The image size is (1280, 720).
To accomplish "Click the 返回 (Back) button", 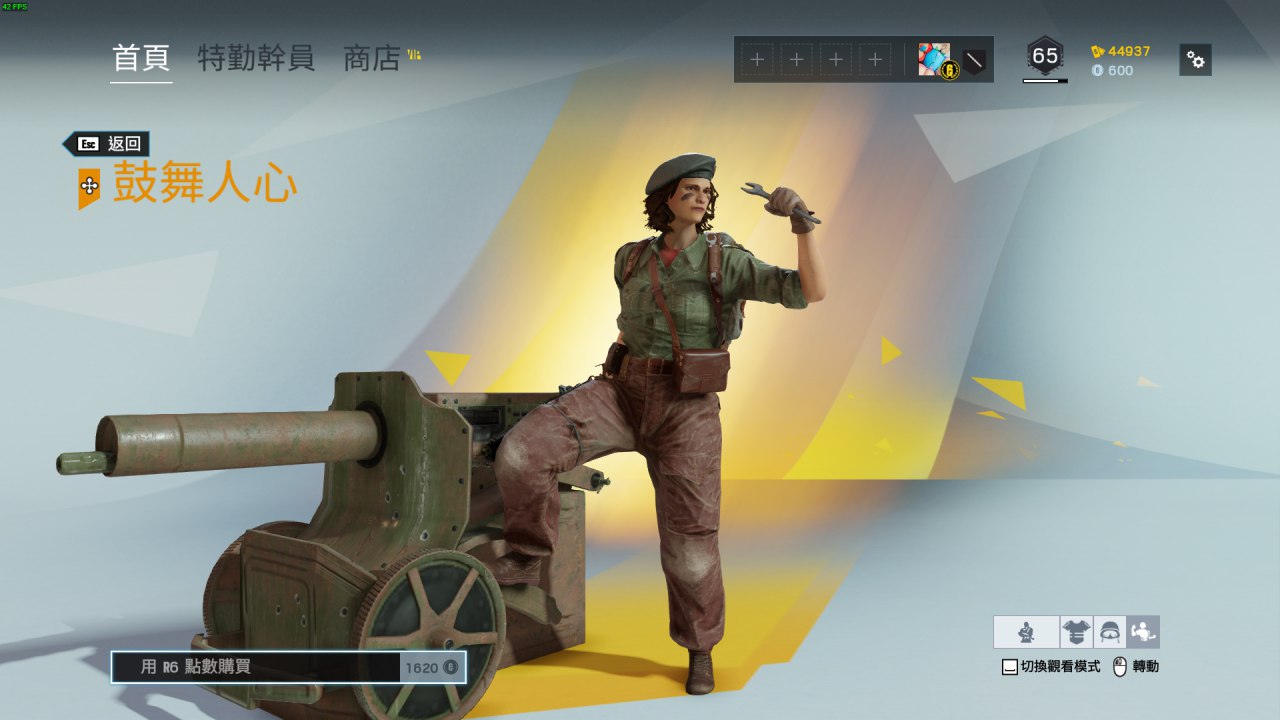I will click(x=107, y=144).
